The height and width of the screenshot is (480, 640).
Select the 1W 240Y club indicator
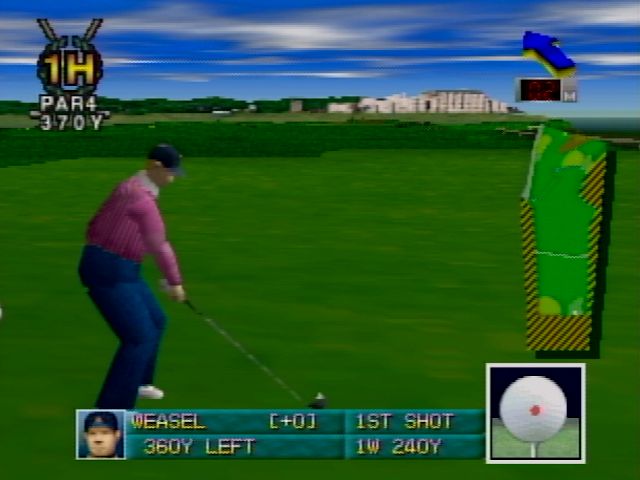click(400, 447)
